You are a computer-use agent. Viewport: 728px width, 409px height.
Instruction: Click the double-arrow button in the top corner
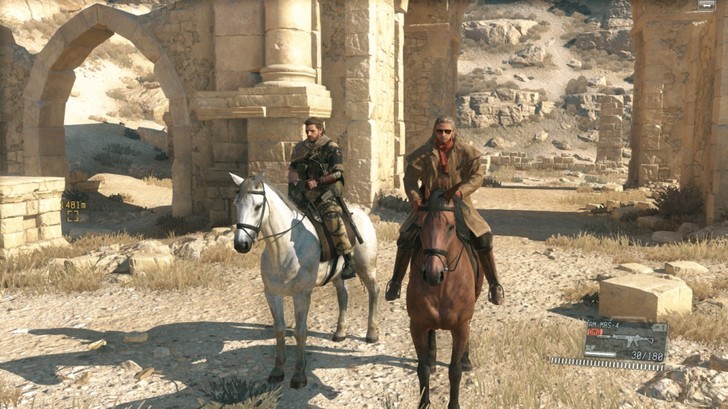[x=706, y=6]
